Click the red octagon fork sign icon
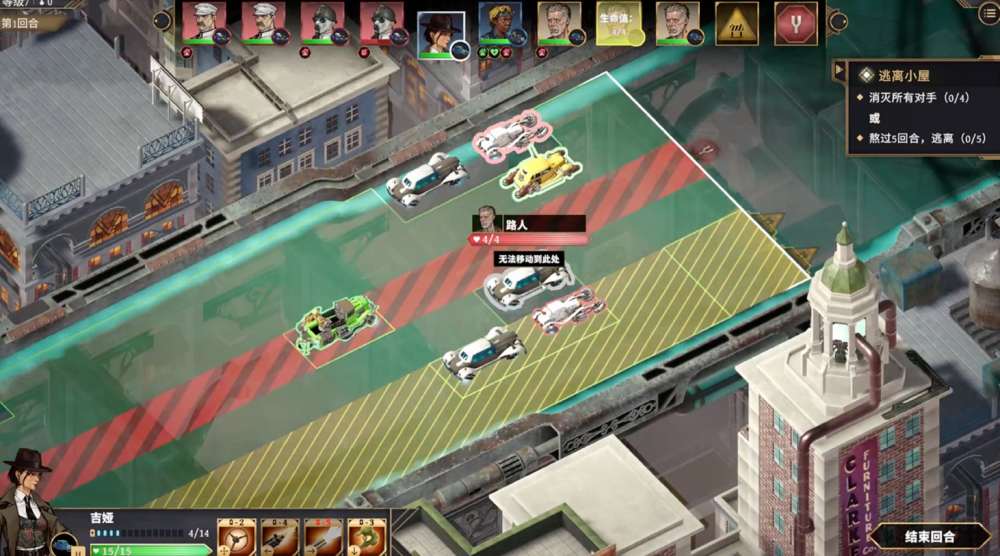 click(x=796, y=23)
